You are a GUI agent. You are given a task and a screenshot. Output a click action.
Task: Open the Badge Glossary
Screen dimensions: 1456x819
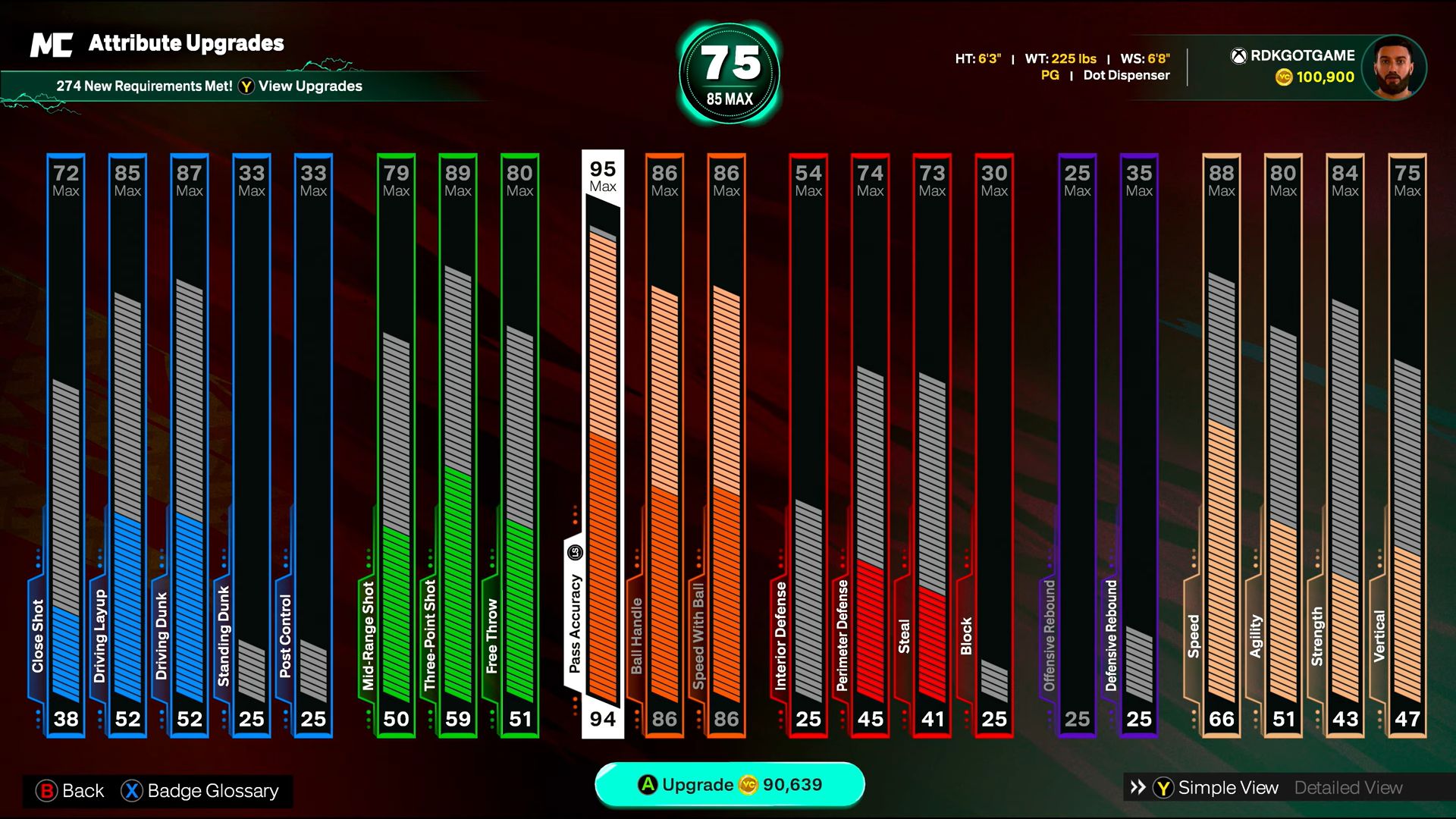tap(200, 791)
